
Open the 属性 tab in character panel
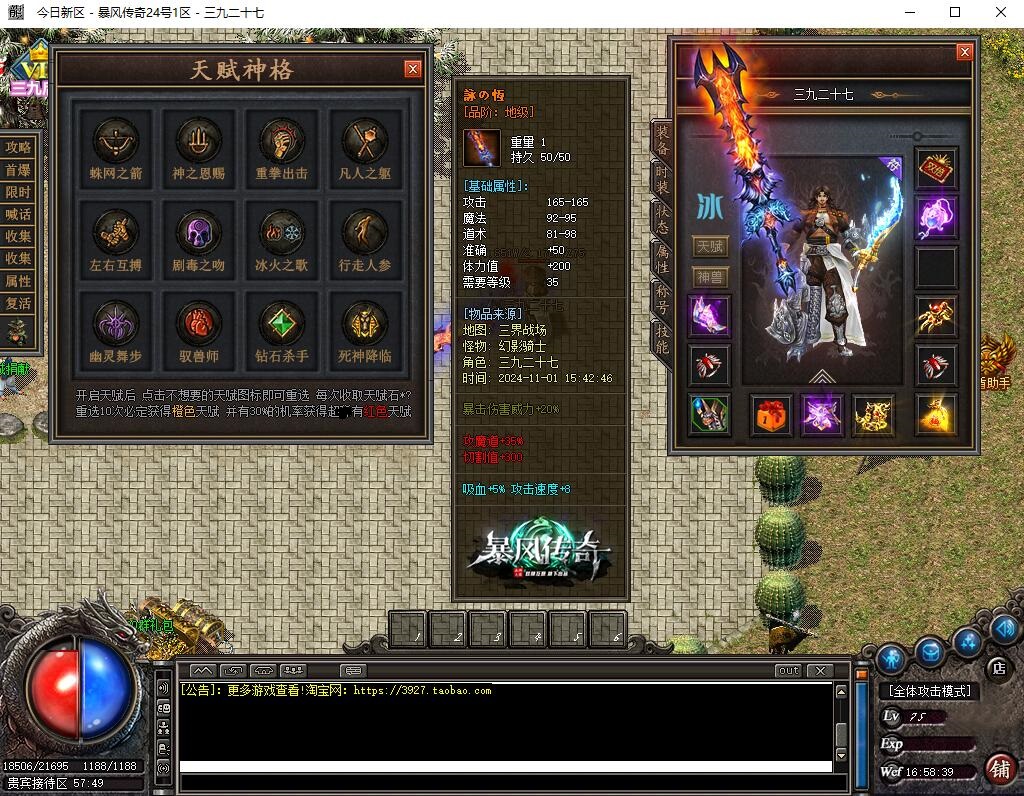coord(661,260)
